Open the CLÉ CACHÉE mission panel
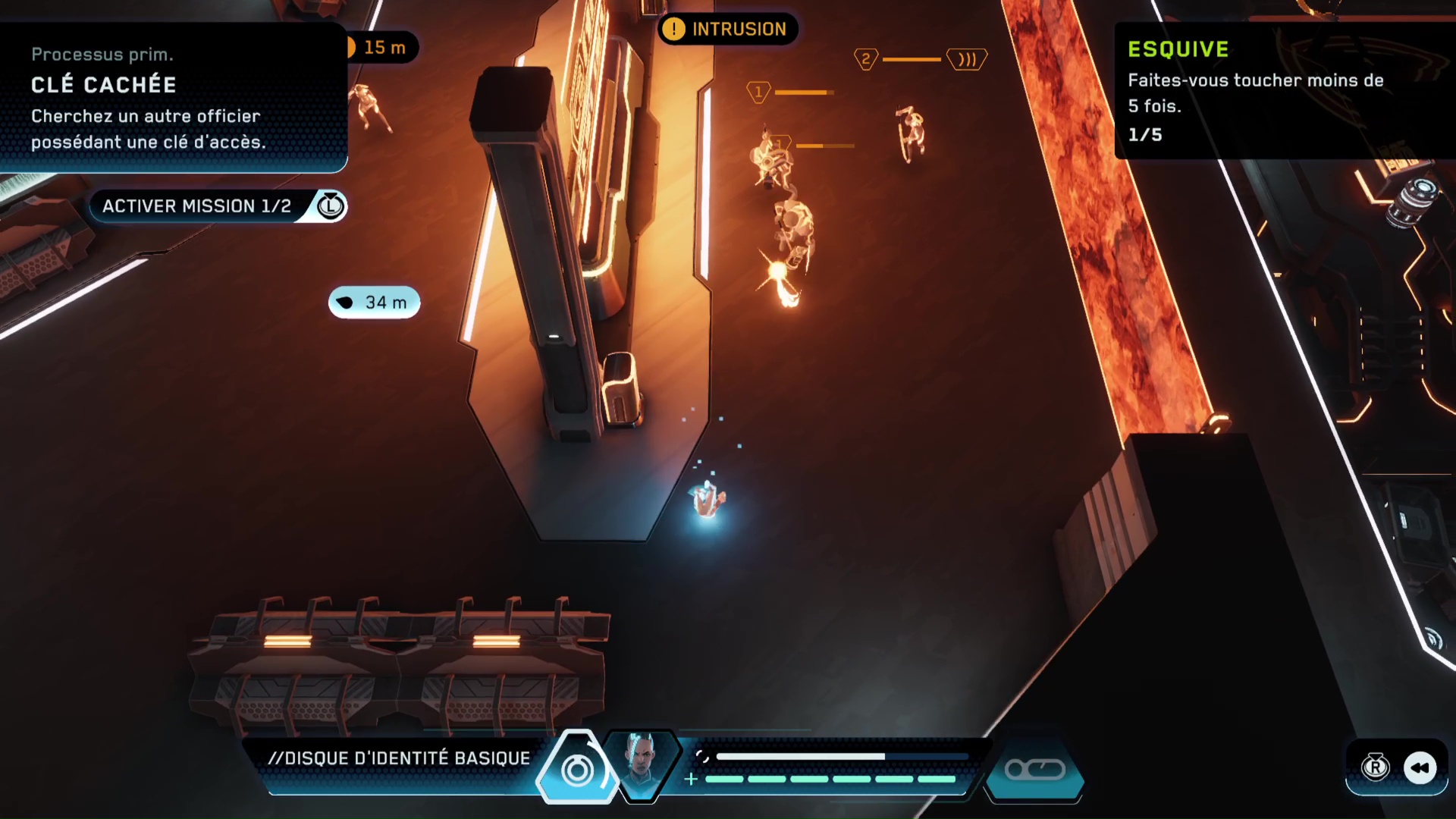The height and width of the screenshot is (819, 1456). click(x=173, y=95)
